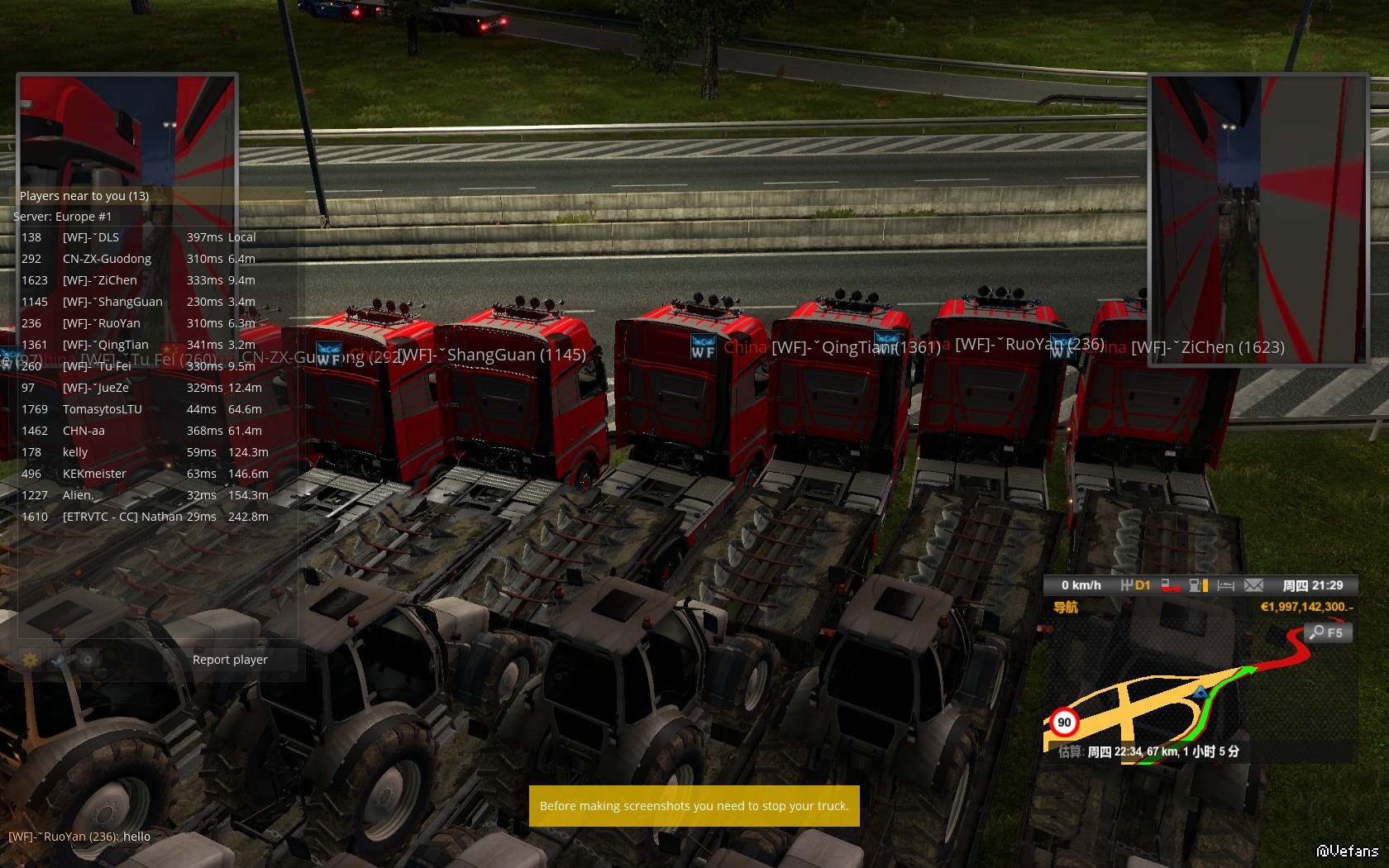Viewport: 1389px width, 868px height.
Task: Click the rest bed icon on route advisor
Action: [x=1225, y=585]
